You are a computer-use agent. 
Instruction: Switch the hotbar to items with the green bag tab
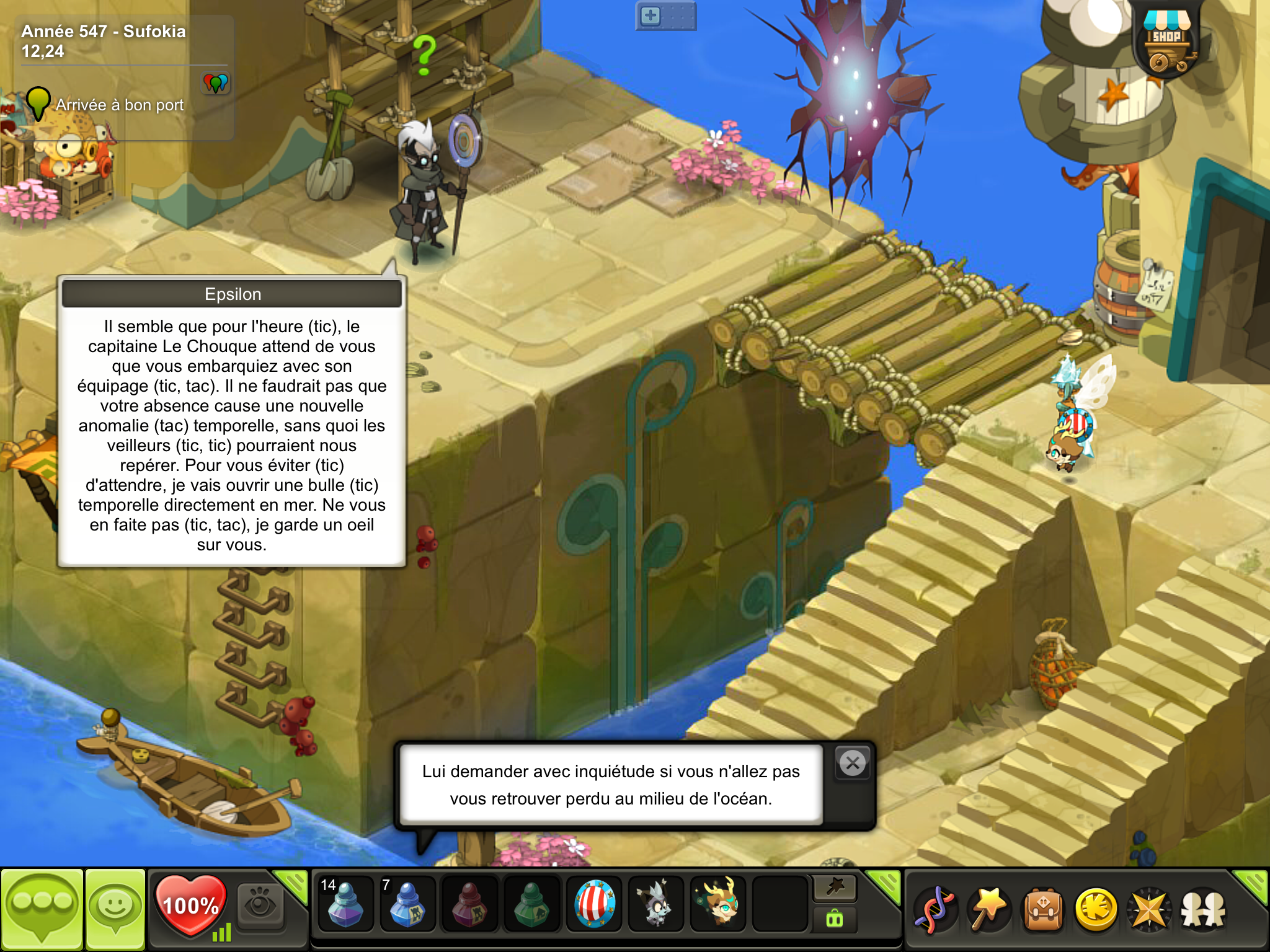[835, 919]
